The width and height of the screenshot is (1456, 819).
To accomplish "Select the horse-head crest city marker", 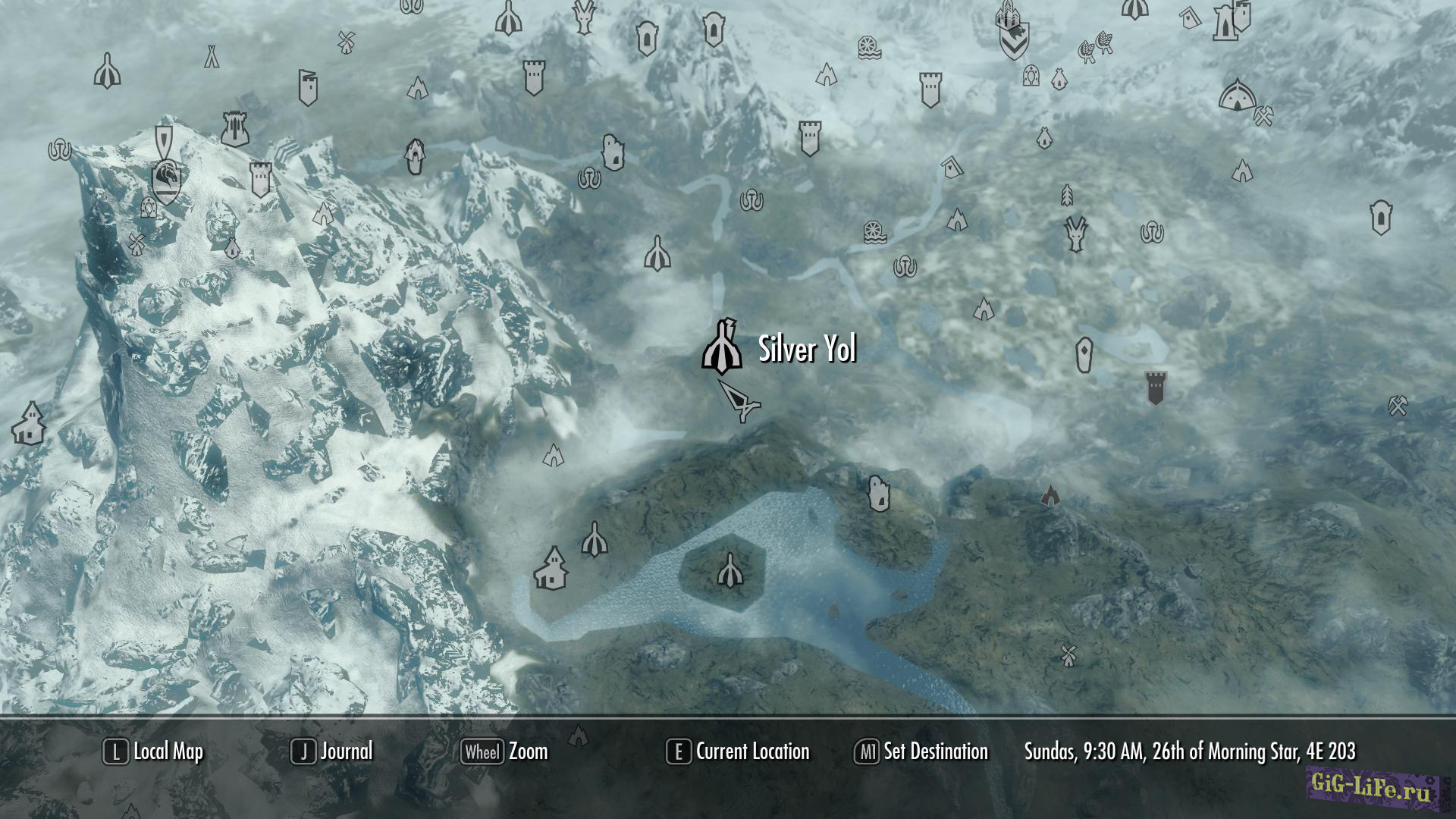I will (x=166, y=181).
